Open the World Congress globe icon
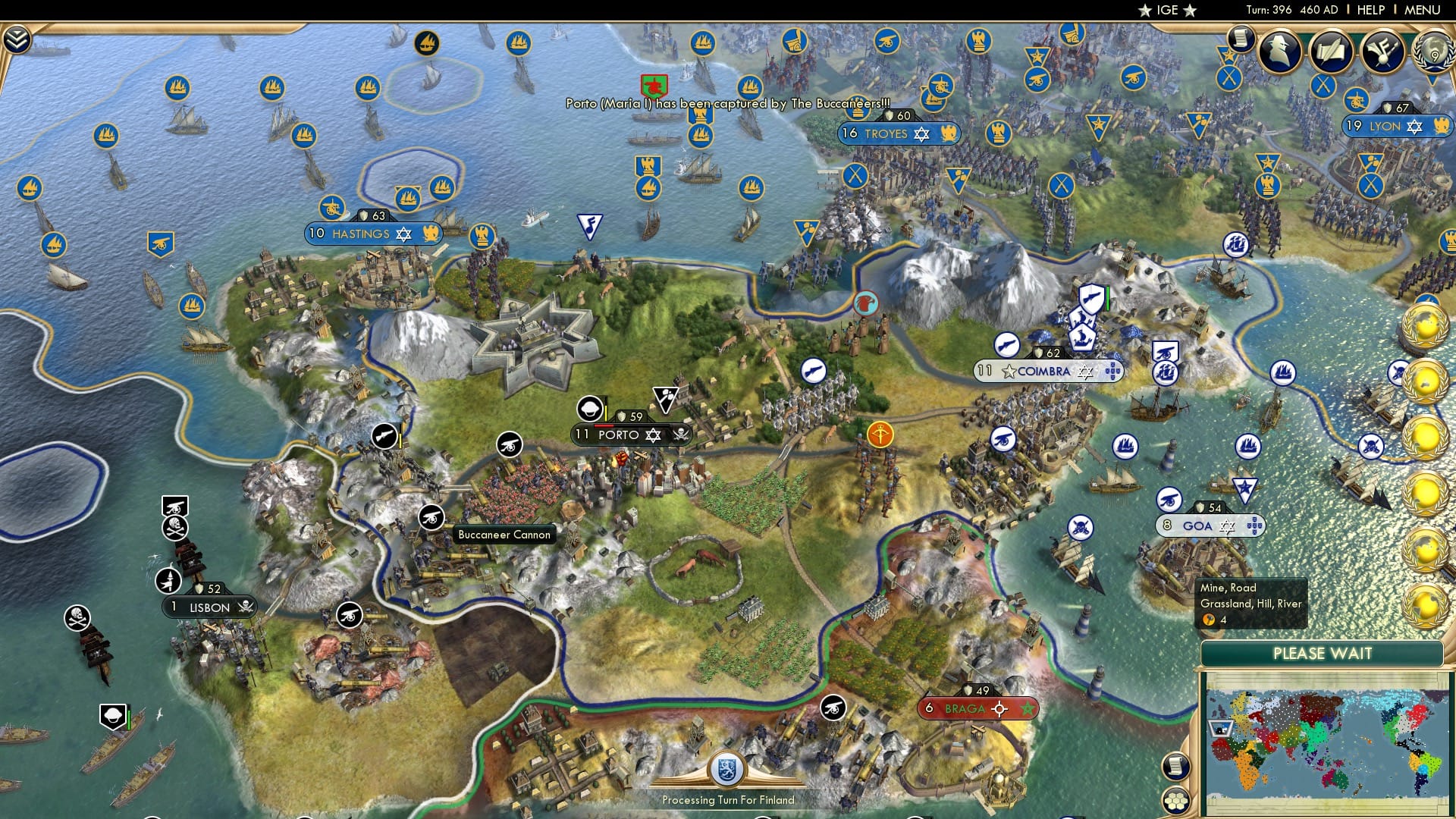This screenshot has height=819, width=1456. coord(1435,52)
